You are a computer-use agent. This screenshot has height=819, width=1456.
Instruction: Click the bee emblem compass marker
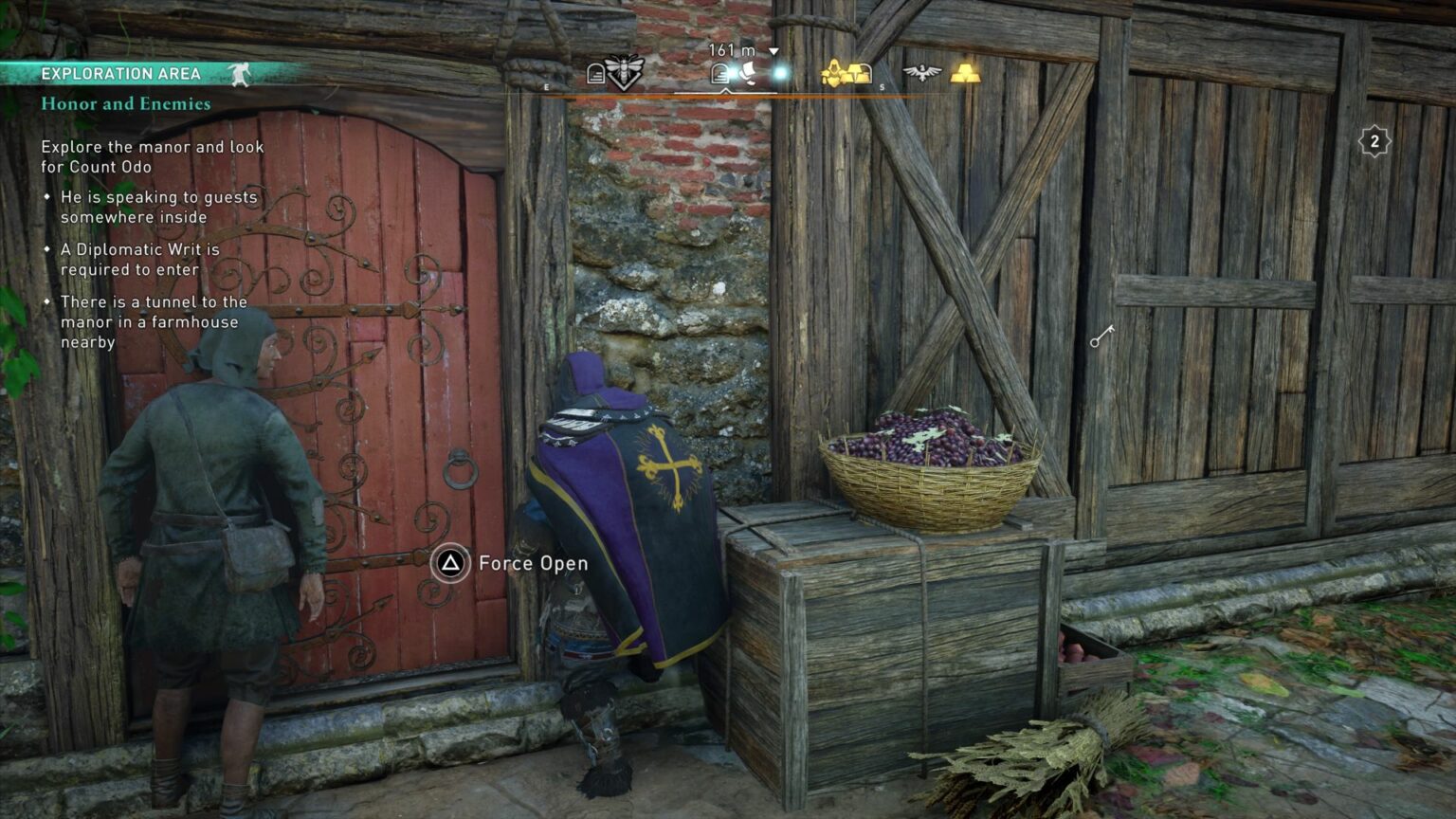[623, 71]
